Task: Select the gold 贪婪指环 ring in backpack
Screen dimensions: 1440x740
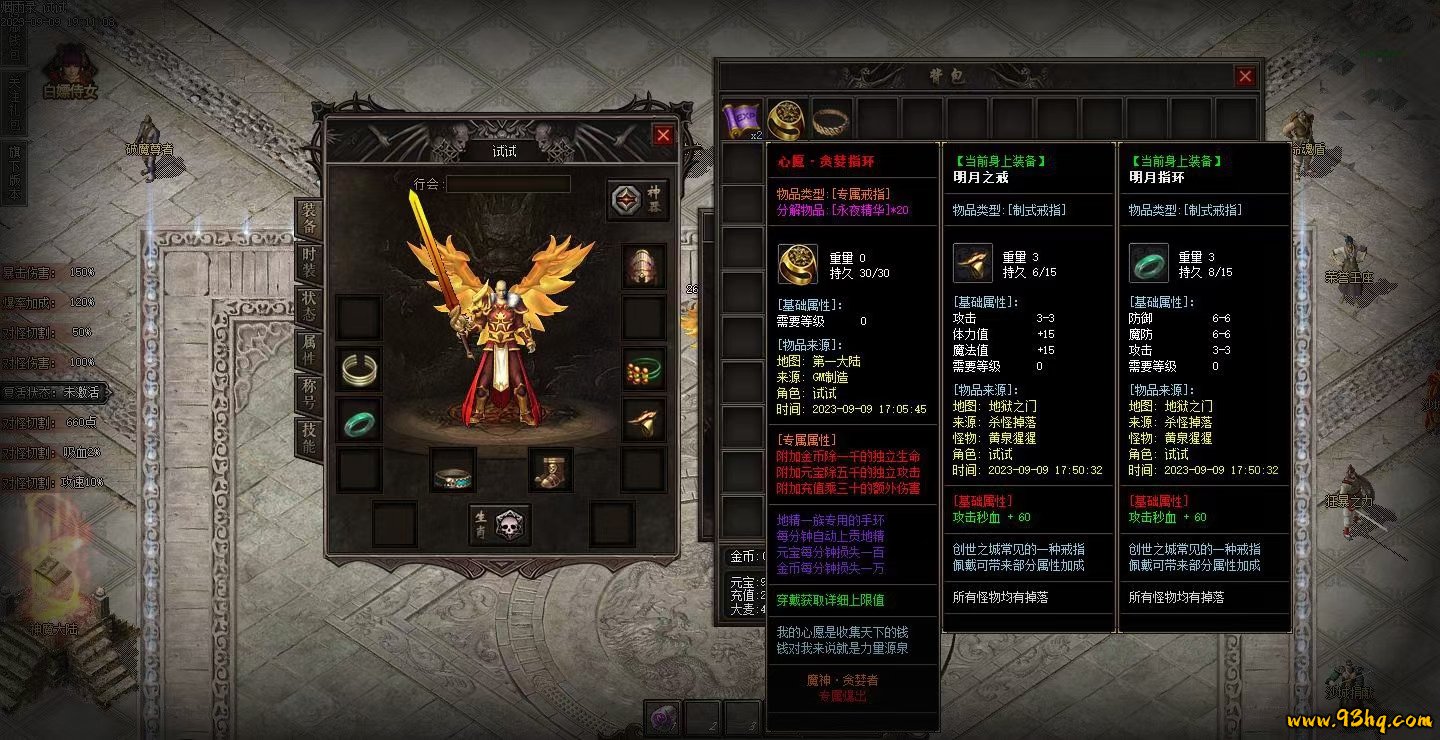Action: coord(786,119)
